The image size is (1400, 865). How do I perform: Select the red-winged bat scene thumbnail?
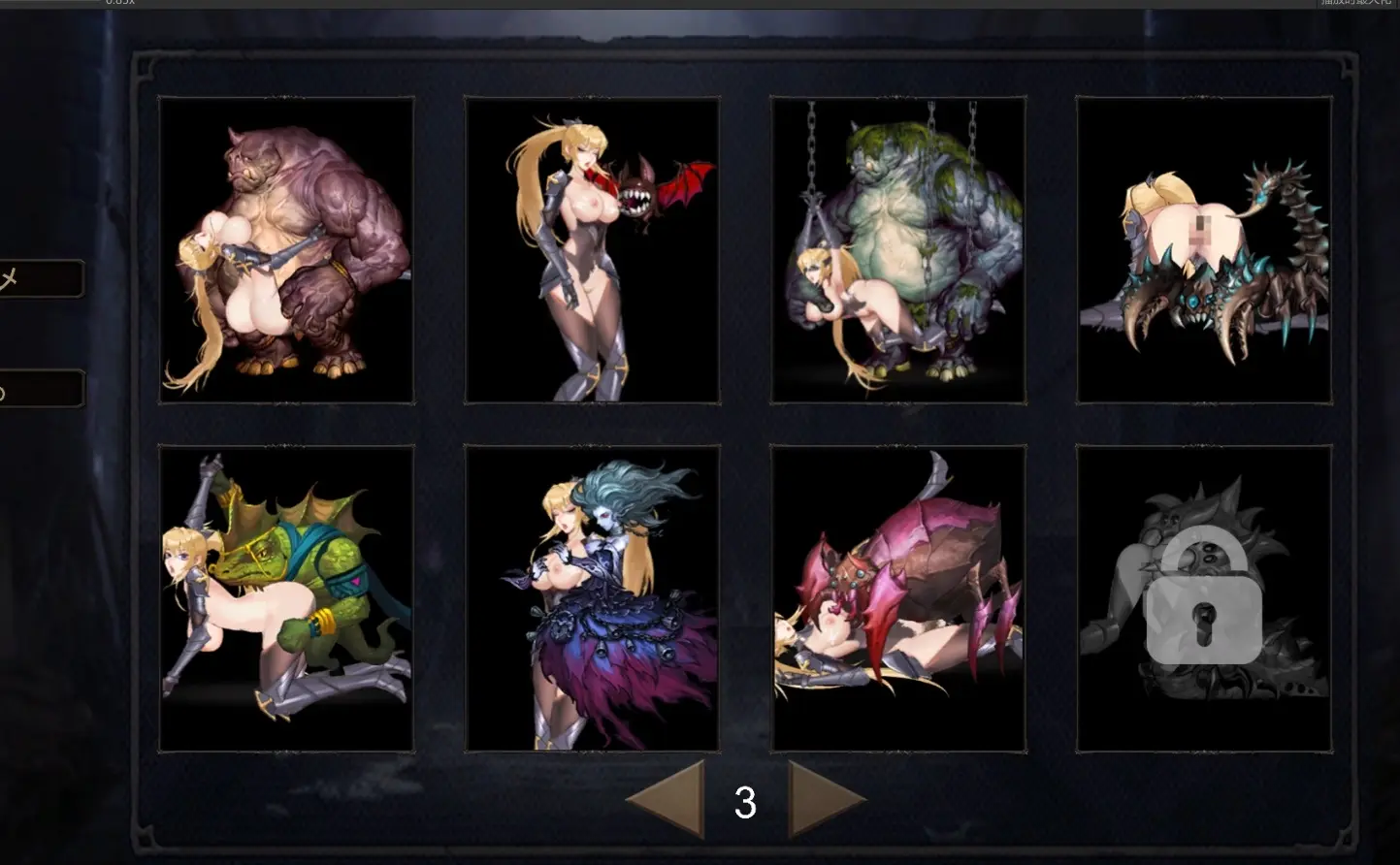pyautogui.click(x=592, y=249)
